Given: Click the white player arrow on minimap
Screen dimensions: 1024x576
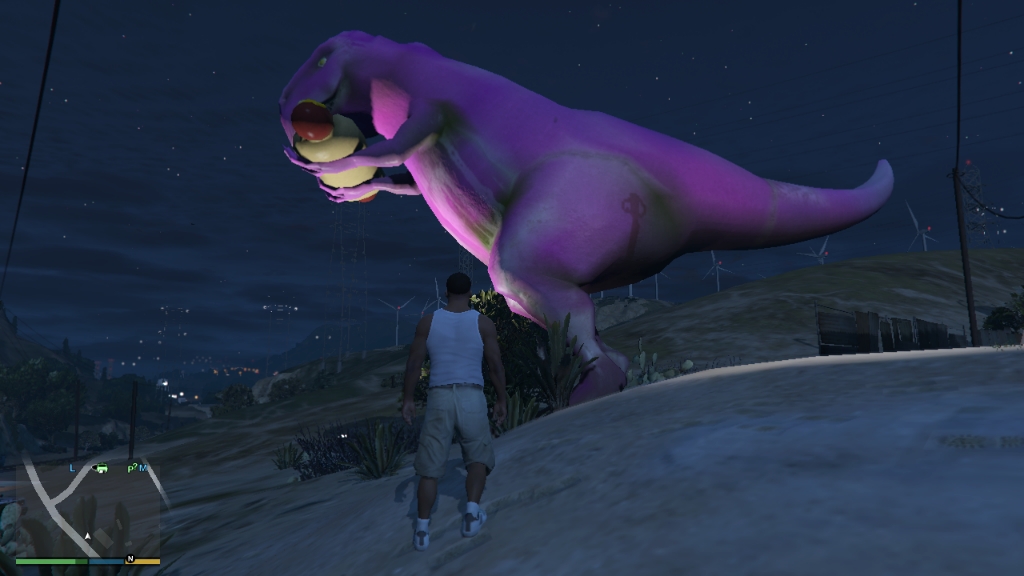Looking at the screenshot, I should coord(88,537).
